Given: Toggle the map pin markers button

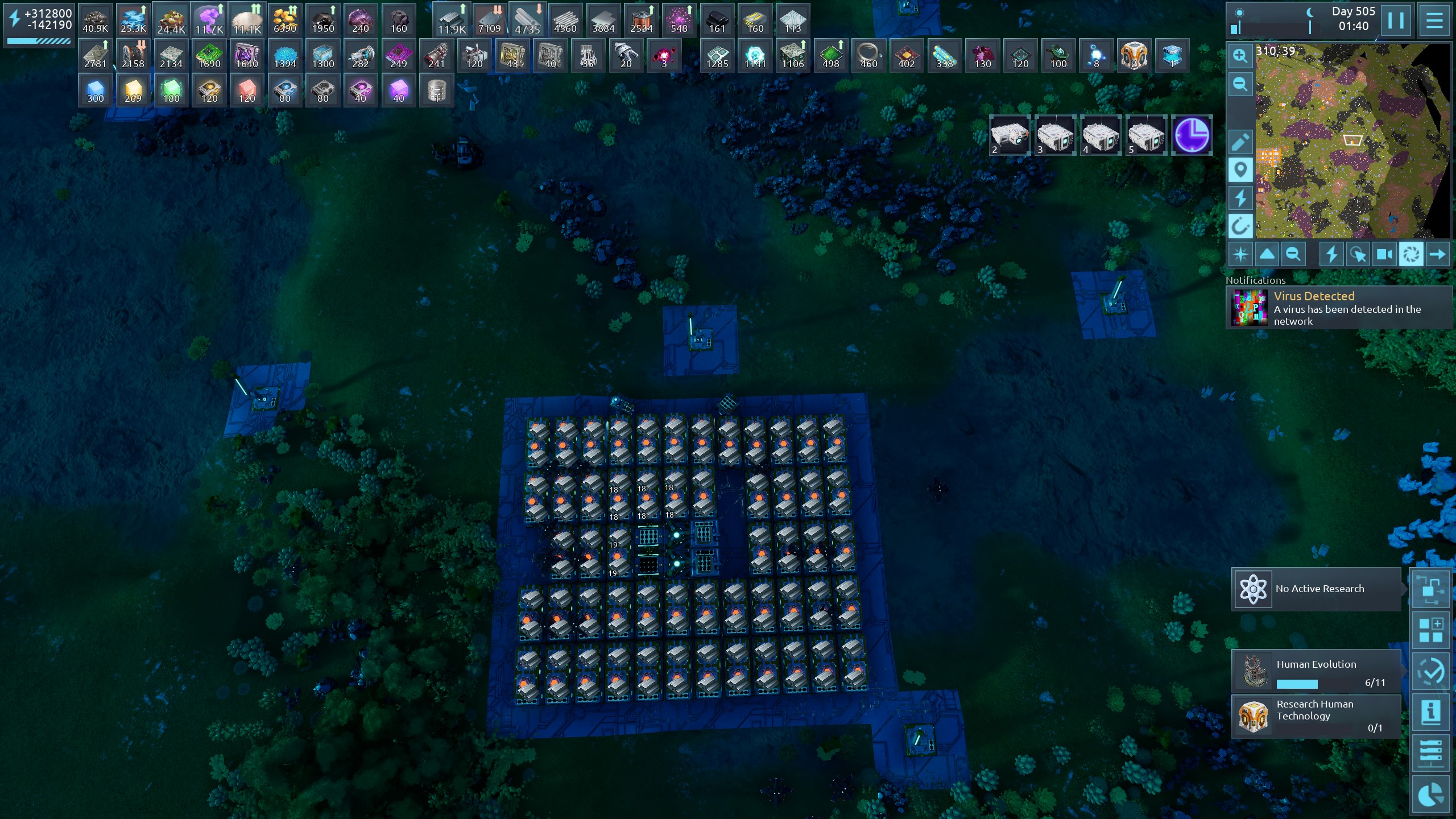Looking at the screenshot, I should [x=1240, y=170].
